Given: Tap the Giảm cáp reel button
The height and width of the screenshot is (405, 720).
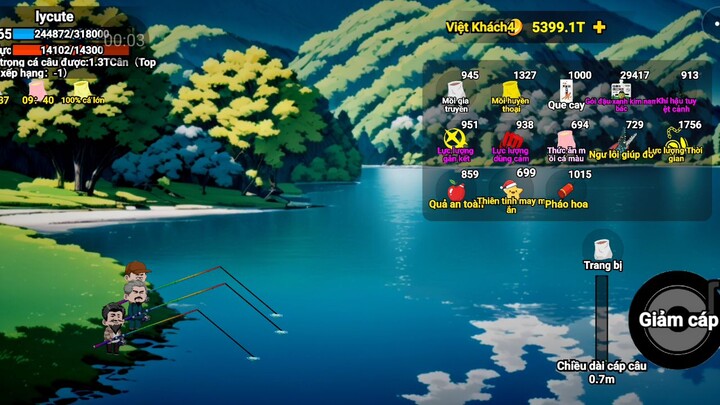Looking at the screenshot, I should (x=677, y=320).
